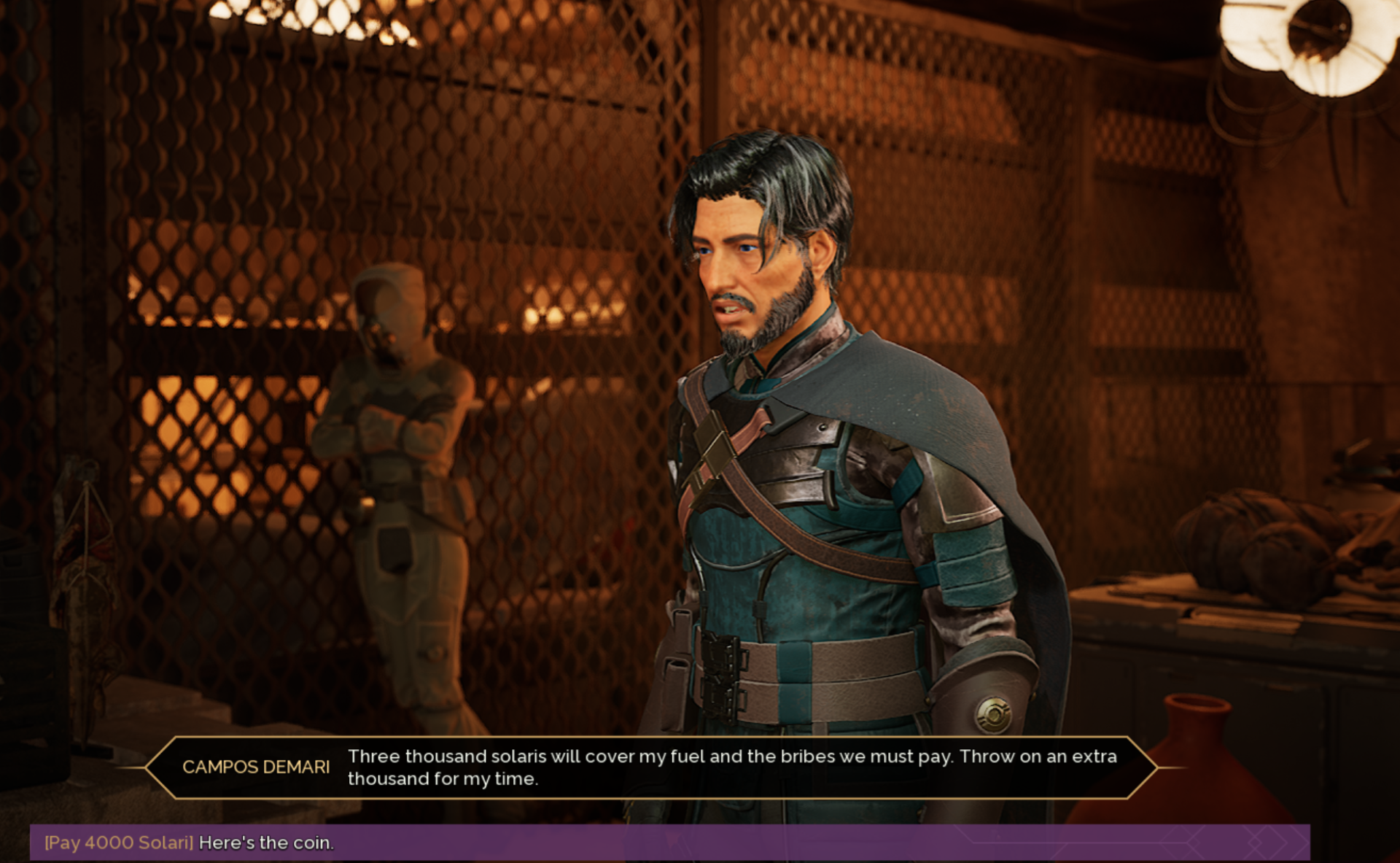Choose the Pay 4000 Solari reply
This screenshot has width=1400, height=863.
(x=190, y=843)
